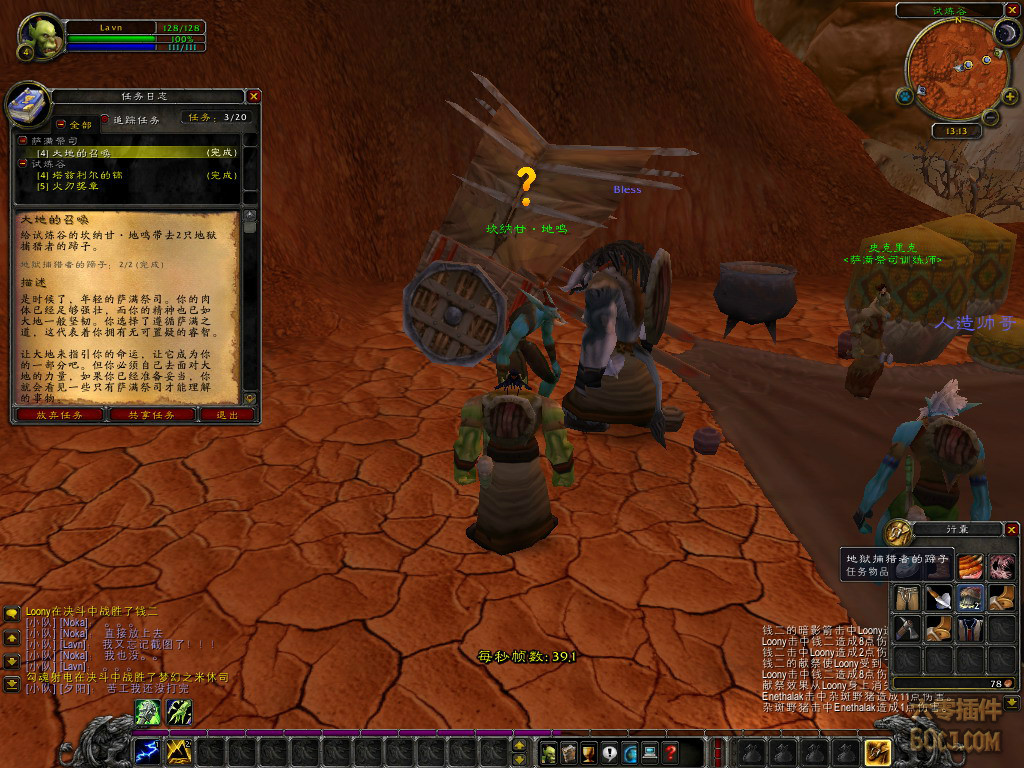Close the quest log window
The height and width of the screenshot is (768, 1024).
tap(254, 96)
